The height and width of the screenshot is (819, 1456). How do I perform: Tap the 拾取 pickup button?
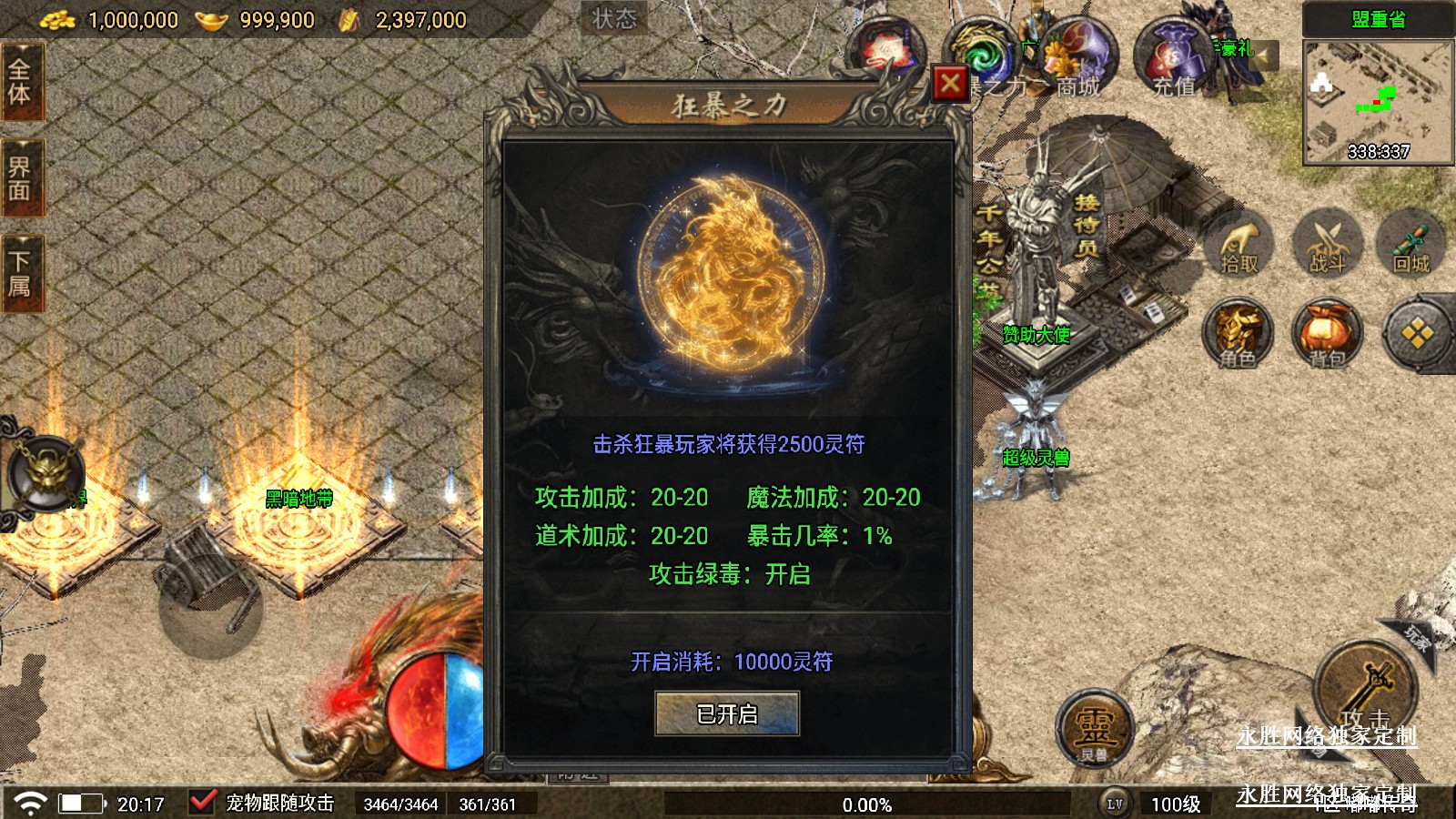[1239, 244]
